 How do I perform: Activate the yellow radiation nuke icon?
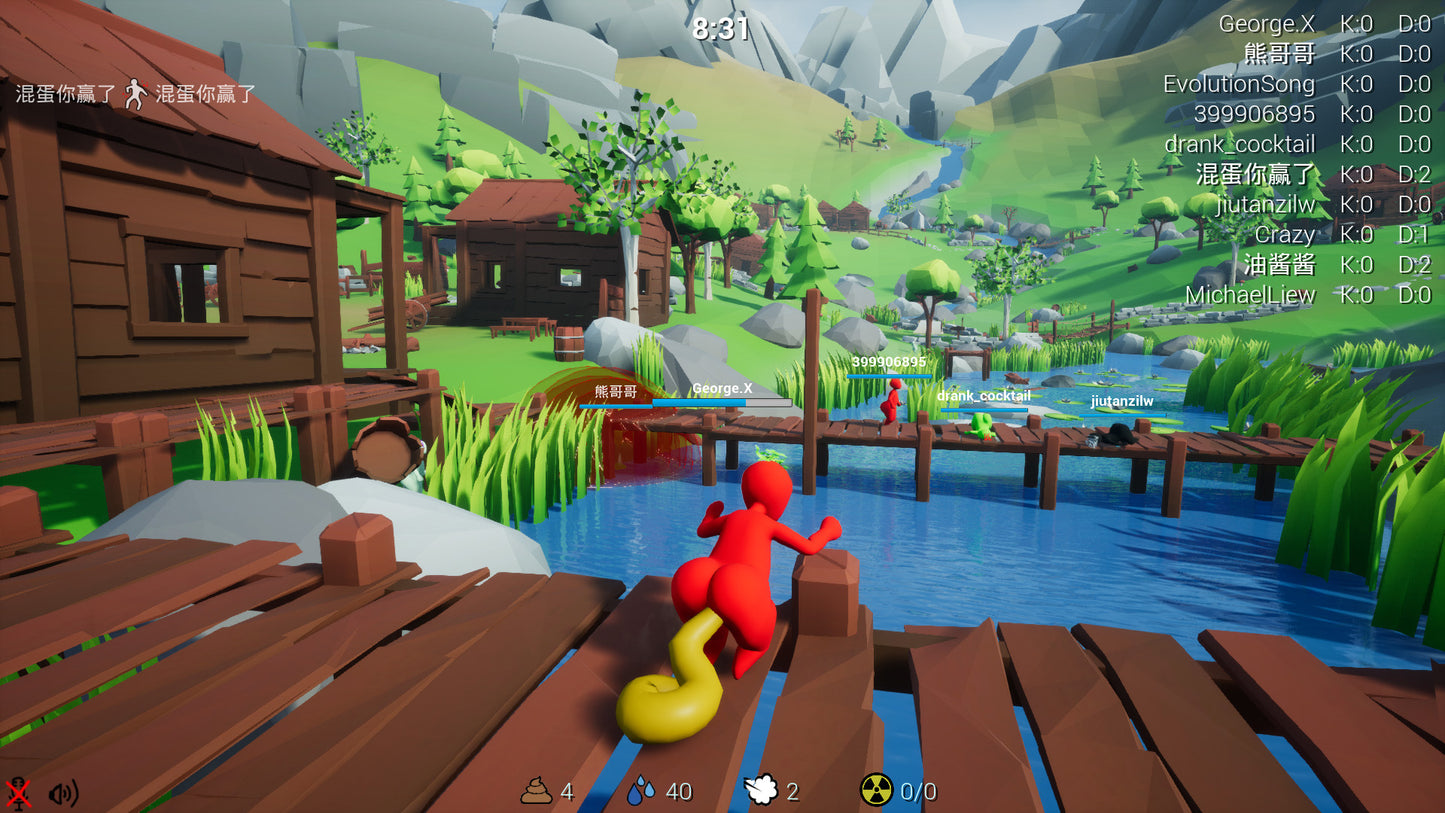tap(876, 791)
